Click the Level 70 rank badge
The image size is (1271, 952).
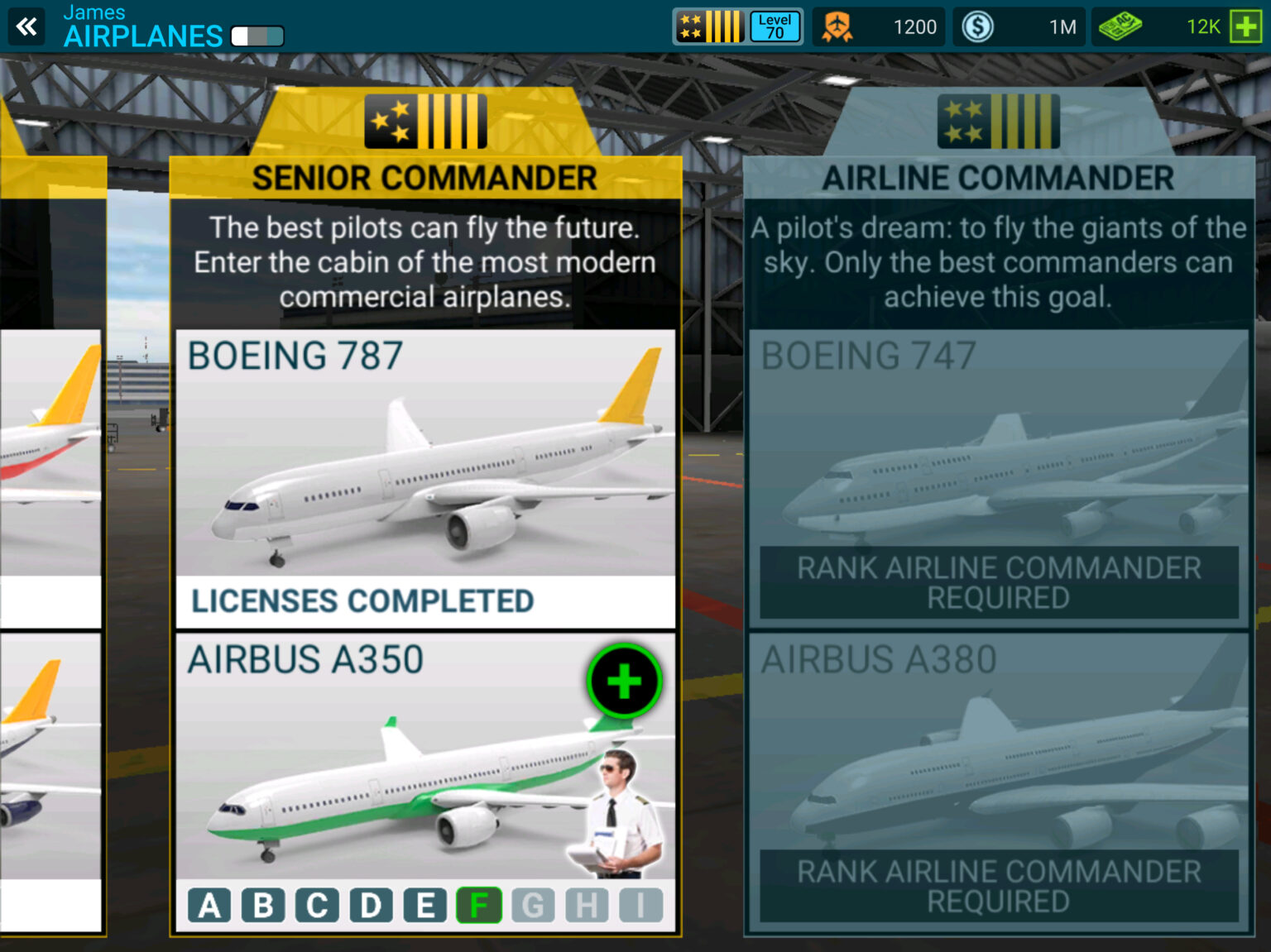[x=773, y=26]
